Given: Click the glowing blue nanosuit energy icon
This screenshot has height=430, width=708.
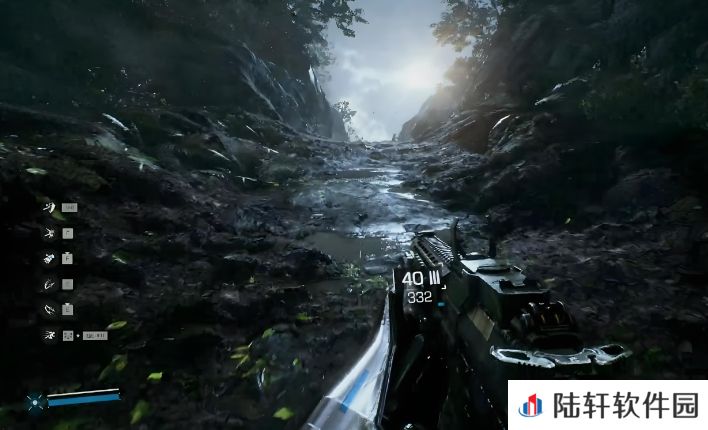Looking at the screenshot, I should point(35,402).
